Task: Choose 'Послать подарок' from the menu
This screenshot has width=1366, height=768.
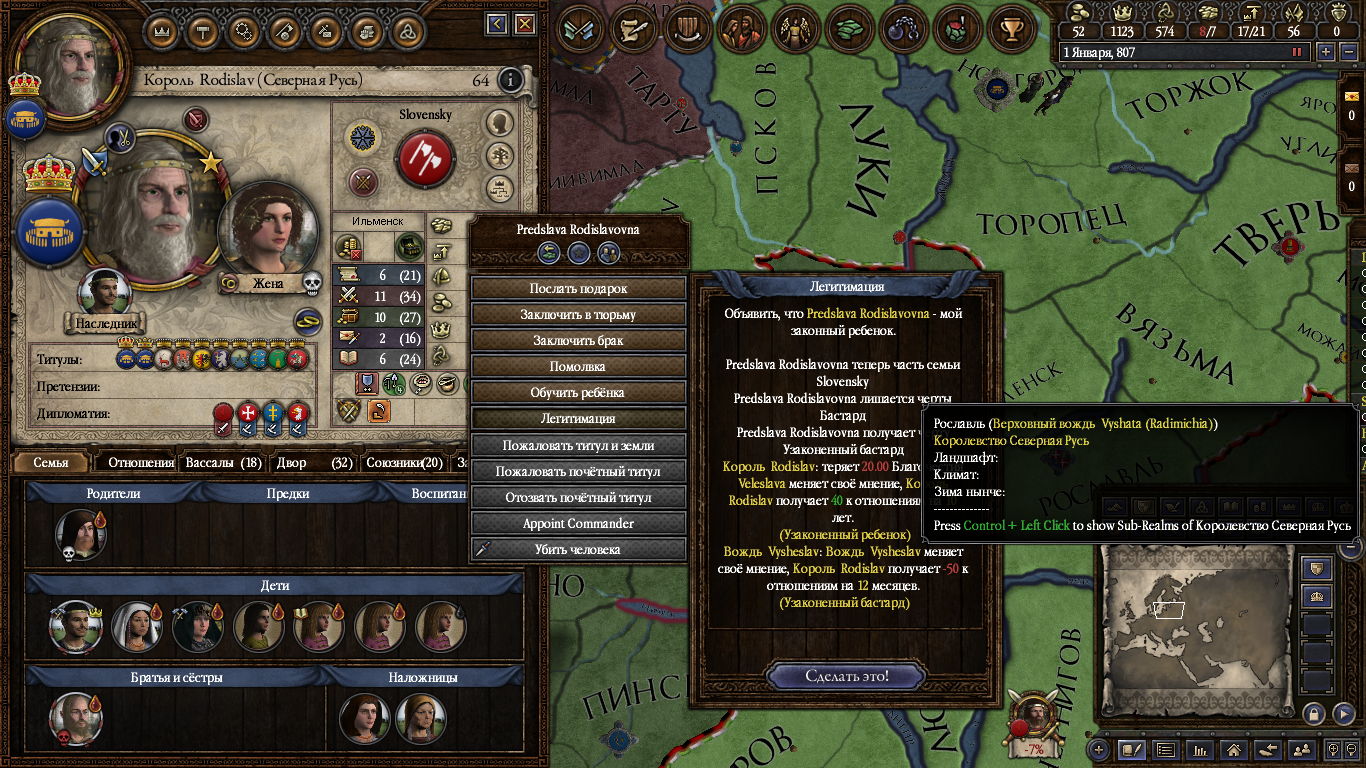Action: [578, 288]
